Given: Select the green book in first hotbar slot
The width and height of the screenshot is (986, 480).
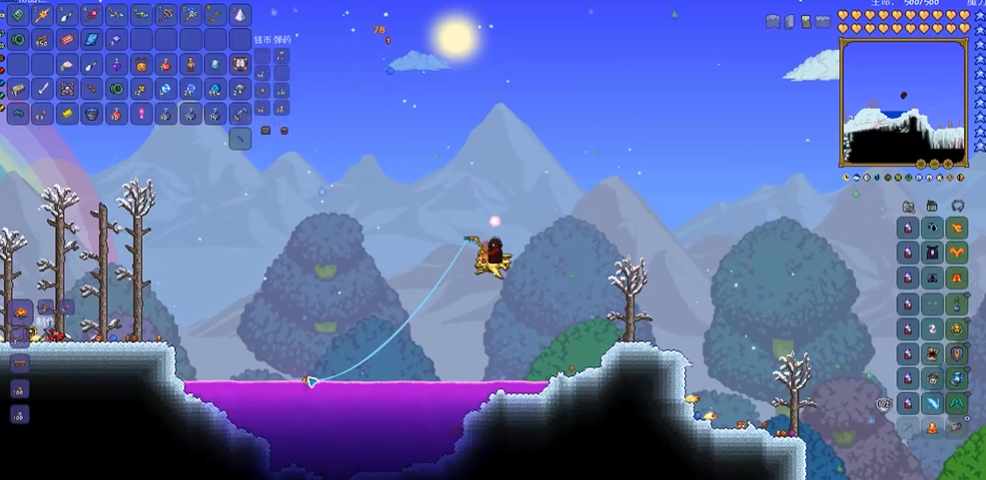Looking at the screenshot, I should pyautogui.click(x=18, y=15).
